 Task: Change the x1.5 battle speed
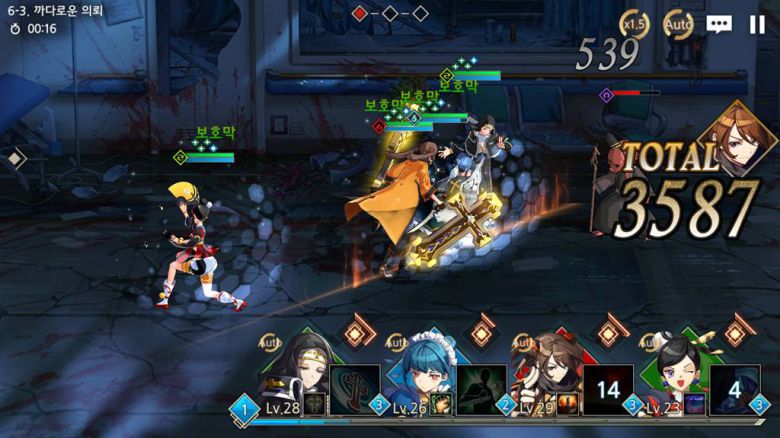coord(634,24)
